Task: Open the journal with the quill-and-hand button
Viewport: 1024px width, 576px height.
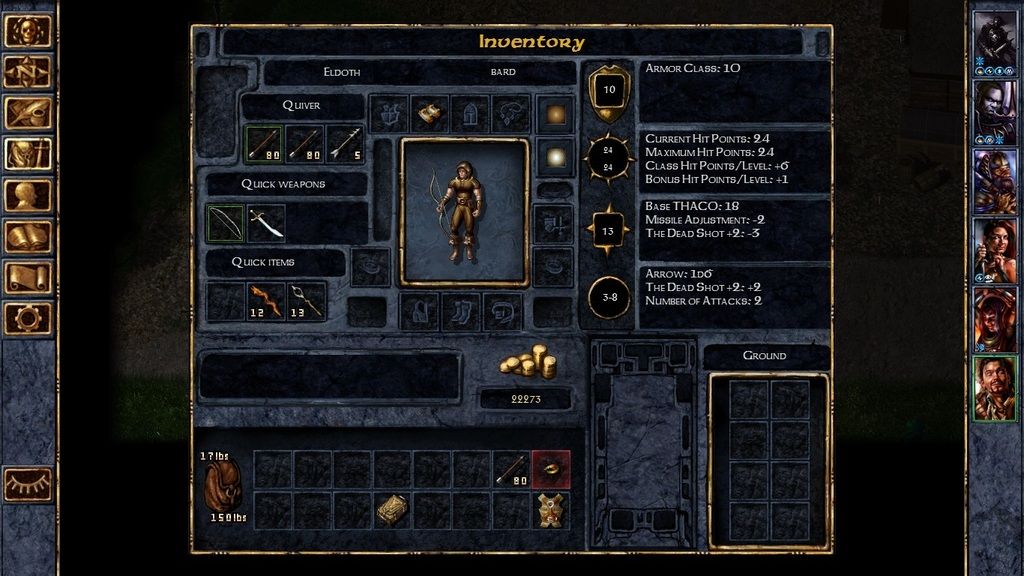Action: pyautogui.click(x=28, y=113)
